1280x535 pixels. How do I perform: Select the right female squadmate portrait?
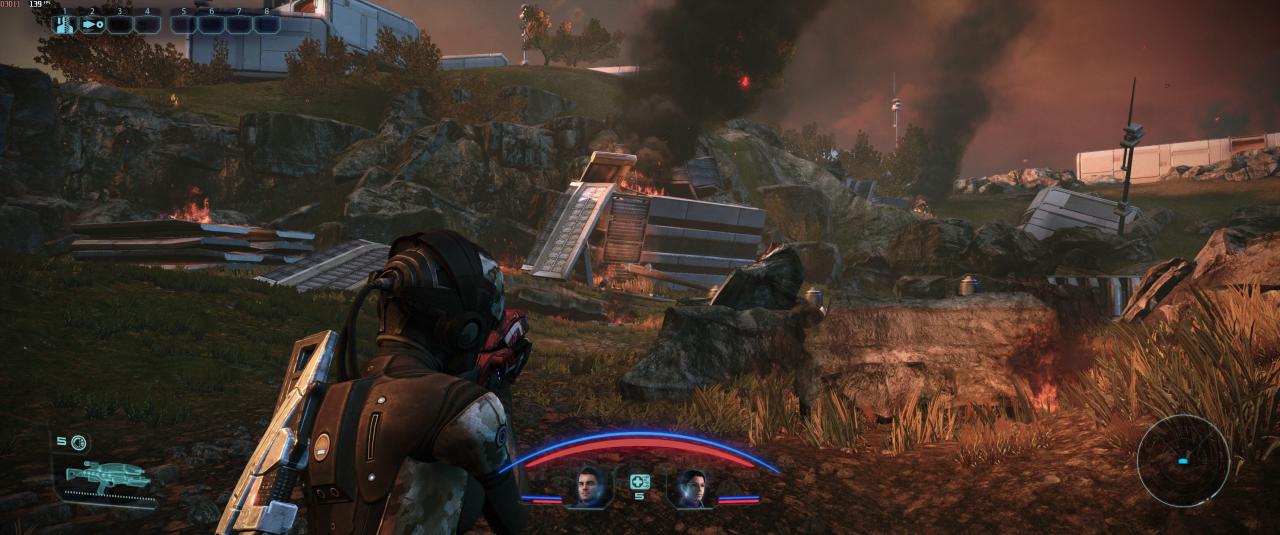point(691,488)
